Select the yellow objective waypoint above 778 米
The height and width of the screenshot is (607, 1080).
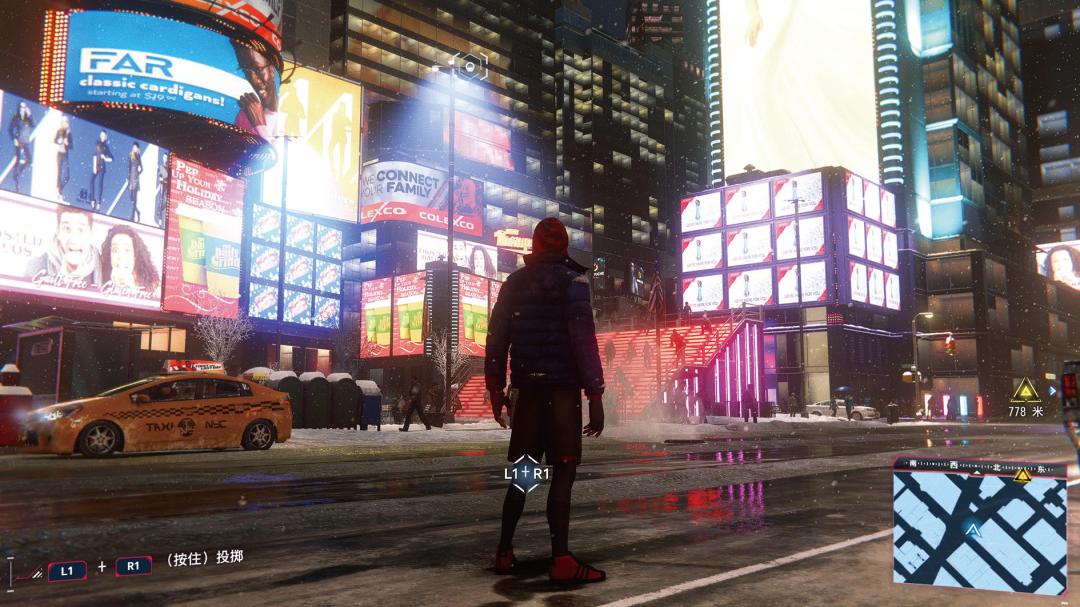point(1024,389)
